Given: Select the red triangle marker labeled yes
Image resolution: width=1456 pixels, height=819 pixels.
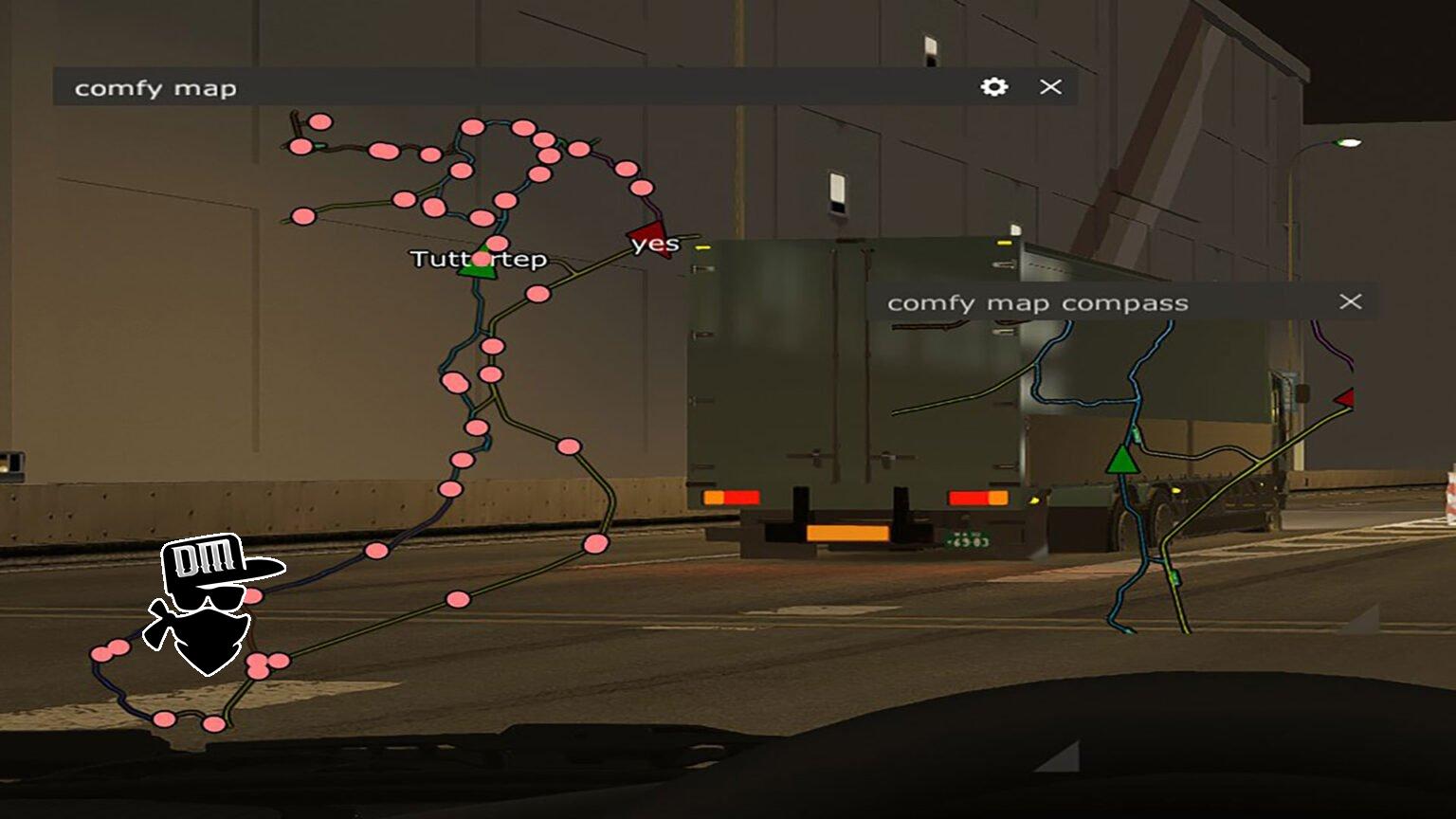Looking at the screenshot, I should coord(649,234).
